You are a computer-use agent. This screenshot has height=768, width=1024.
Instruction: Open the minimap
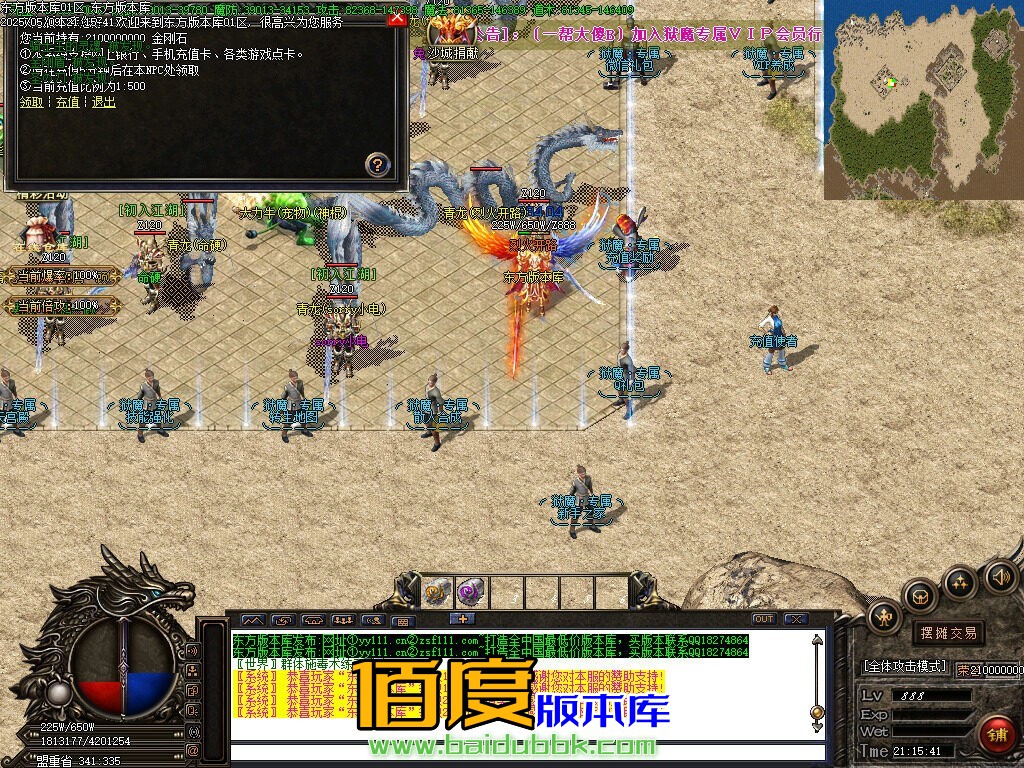tap(924, 100)
